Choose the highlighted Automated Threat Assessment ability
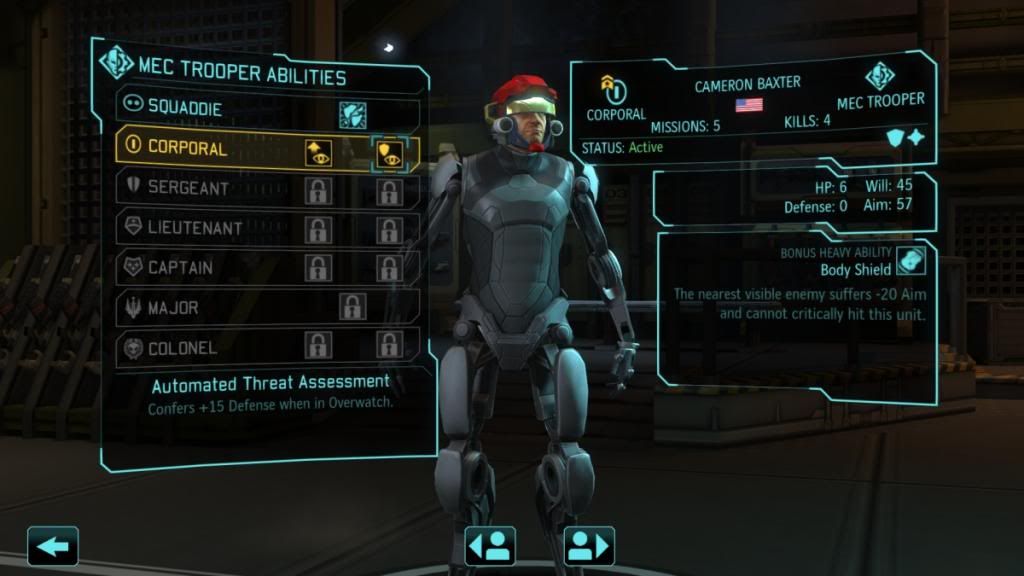The width and height of the screenshot is (1024, 576). [x=388, y=151]
